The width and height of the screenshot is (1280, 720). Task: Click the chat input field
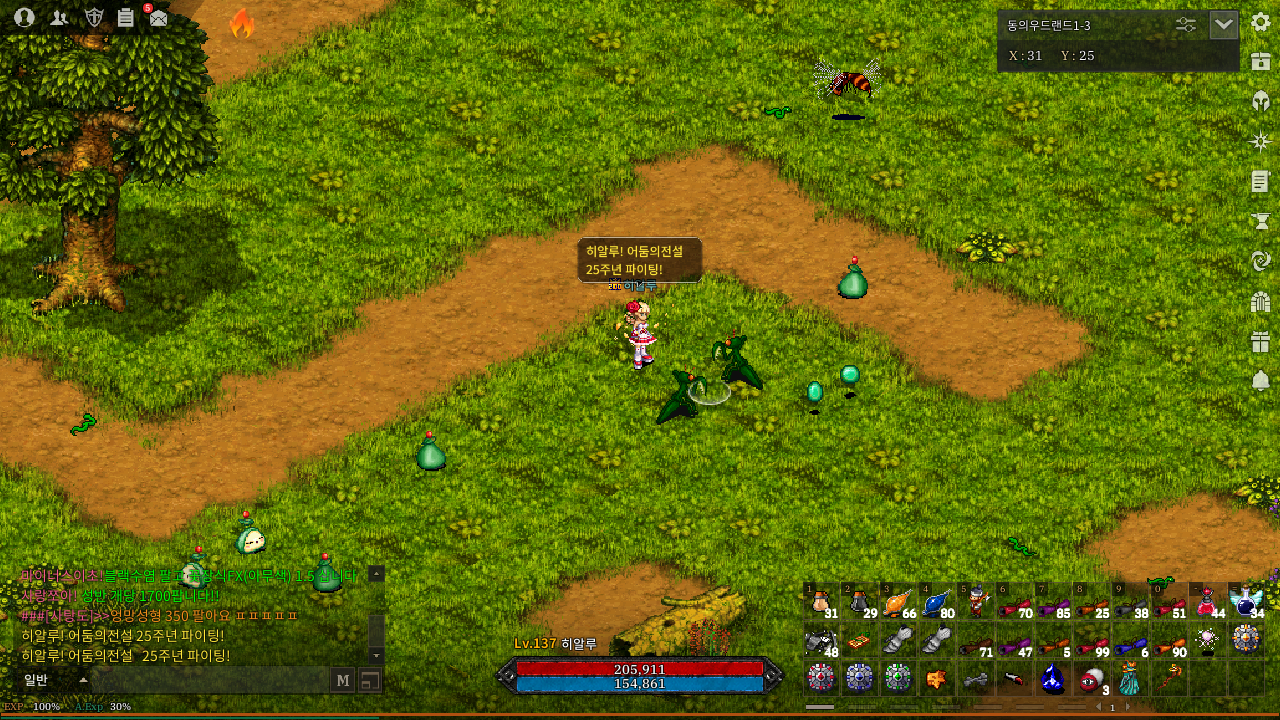(x=210, y=681)
